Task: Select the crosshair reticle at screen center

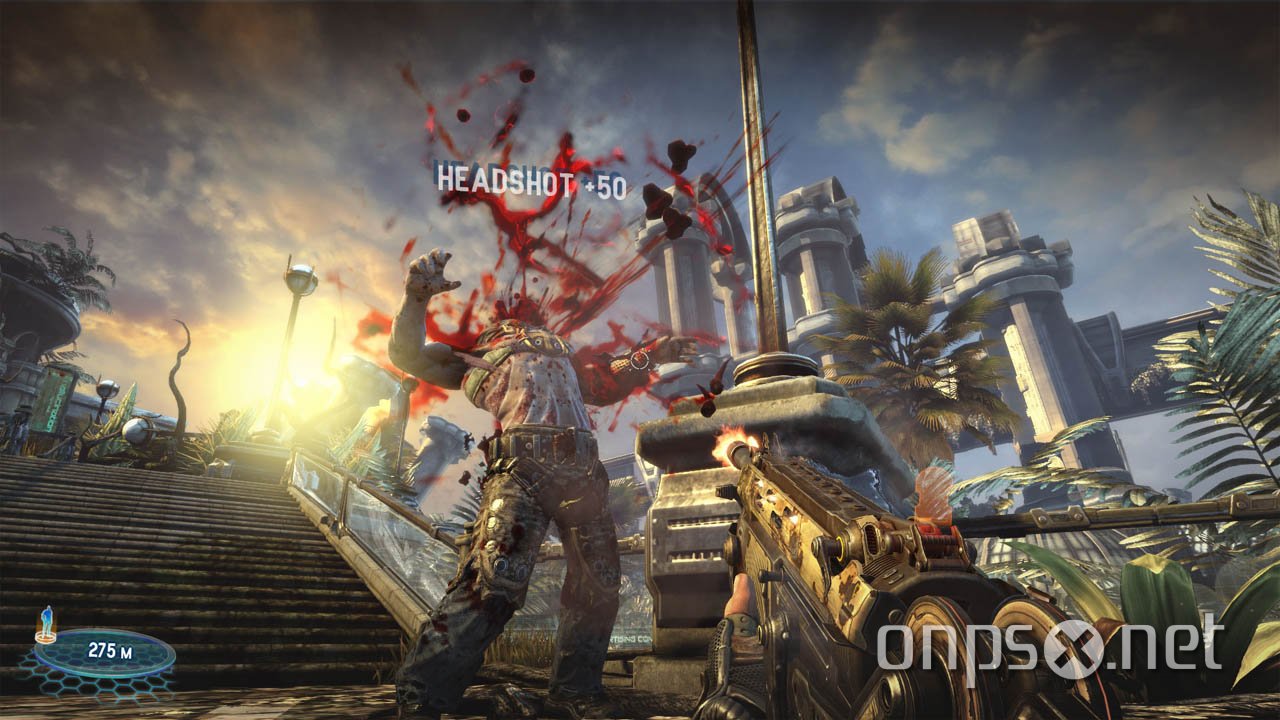Action: [640, 360]
